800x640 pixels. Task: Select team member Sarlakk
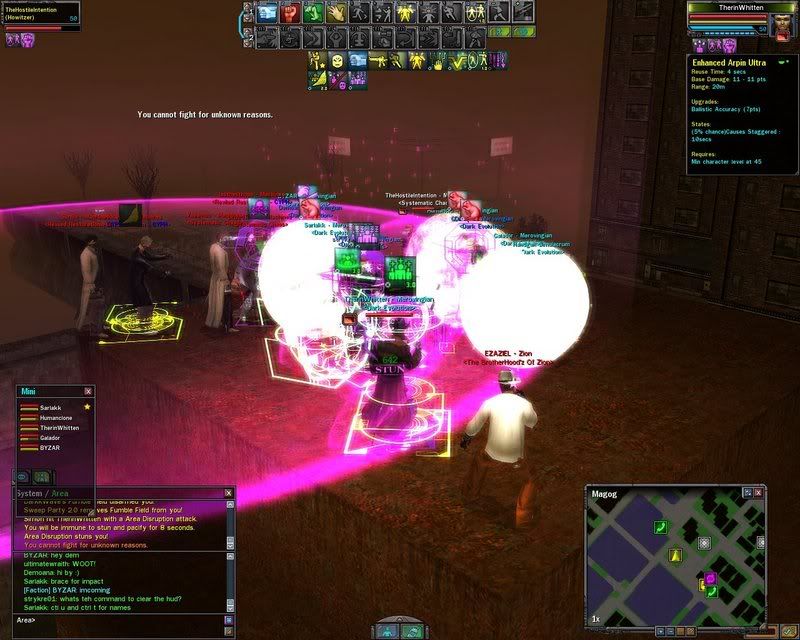(50, 408)
